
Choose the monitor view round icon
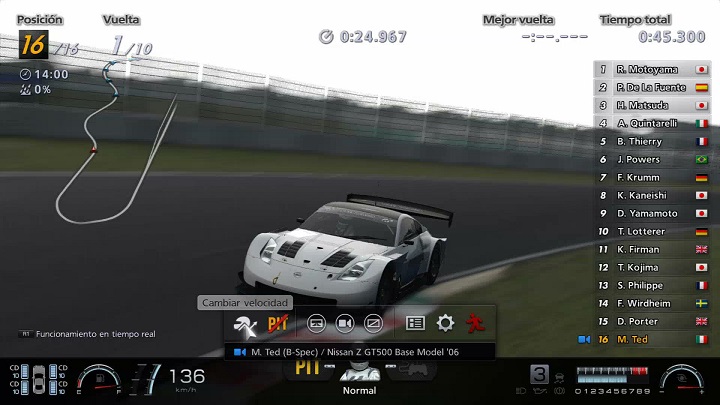click(x=316, y=323)
